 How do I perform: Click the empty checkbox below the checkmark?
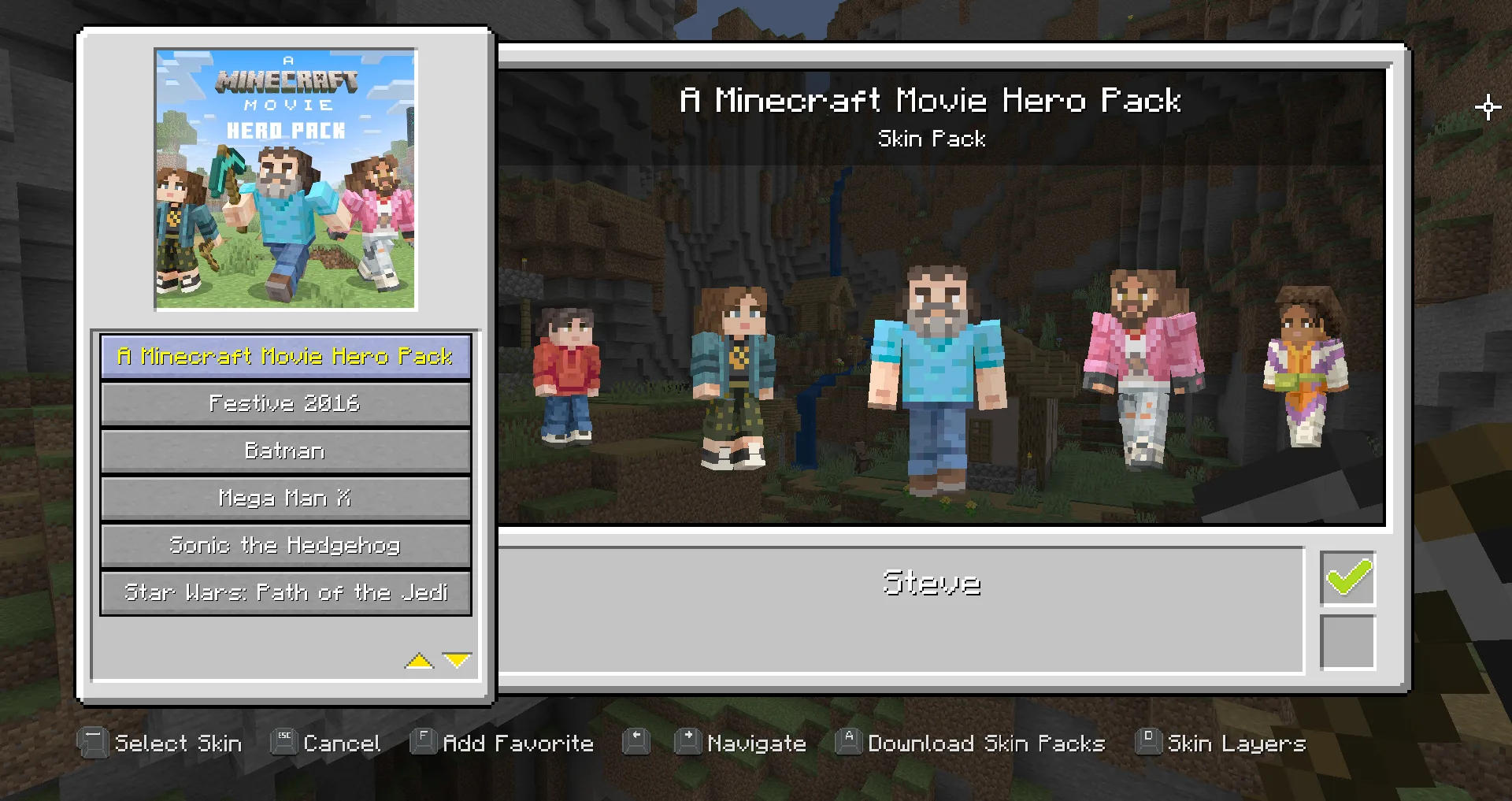tap(1347, 643)
